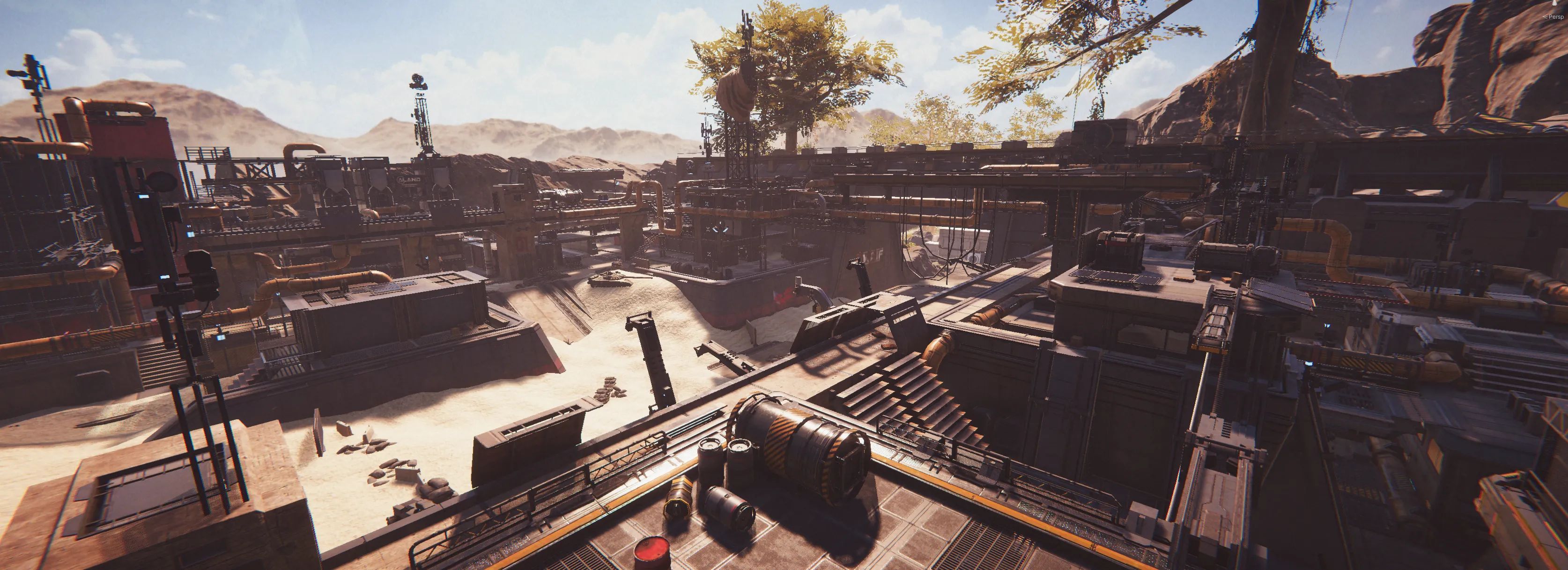The width and height of the screenshot is (1568, 570).
Task: Toggle the Persp projection label
Action: [1555, 16]
